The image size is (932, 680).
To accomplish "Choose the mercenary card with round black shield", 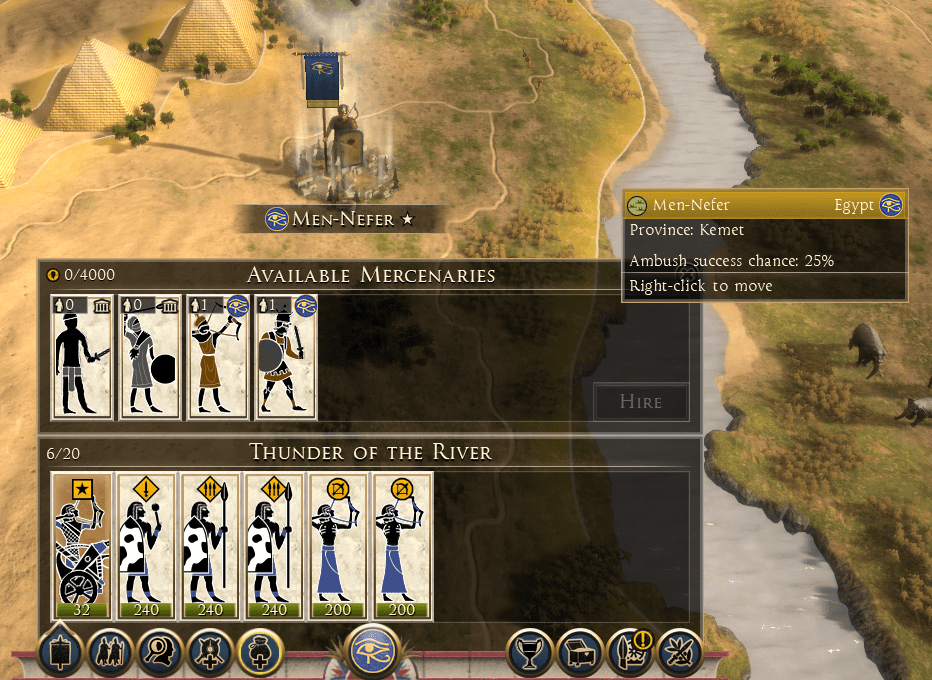I will [150, 356].
